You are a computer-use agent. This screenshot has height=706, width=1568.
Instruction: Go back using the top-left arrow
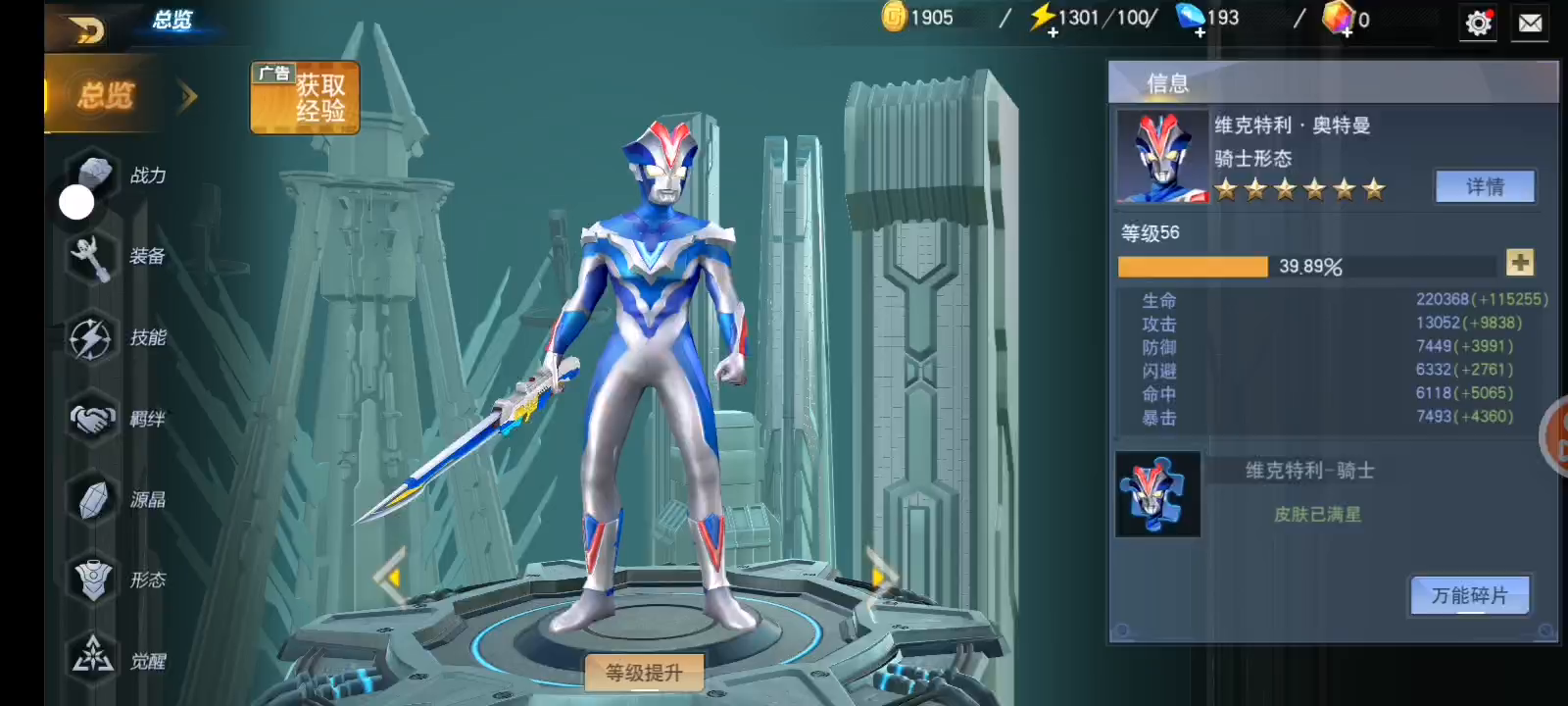pos(88,29)
